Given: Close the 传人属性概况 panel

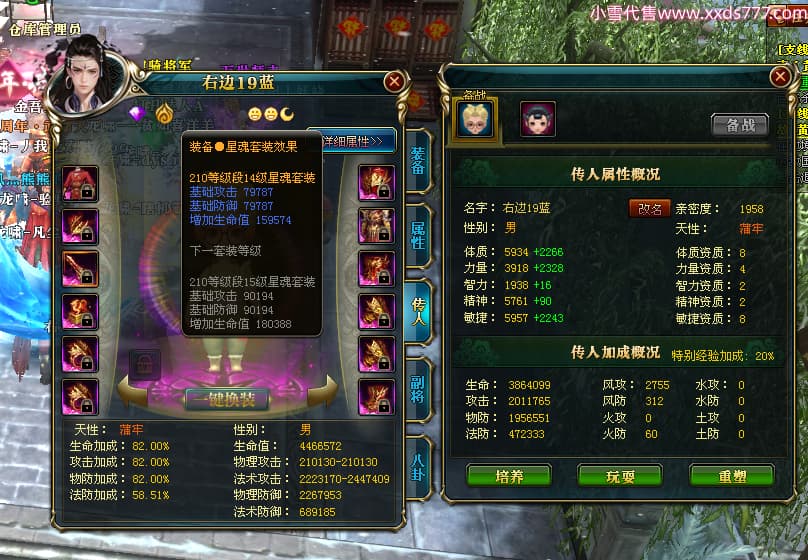Looking at the screenshot, I should (x=780, y=77).
